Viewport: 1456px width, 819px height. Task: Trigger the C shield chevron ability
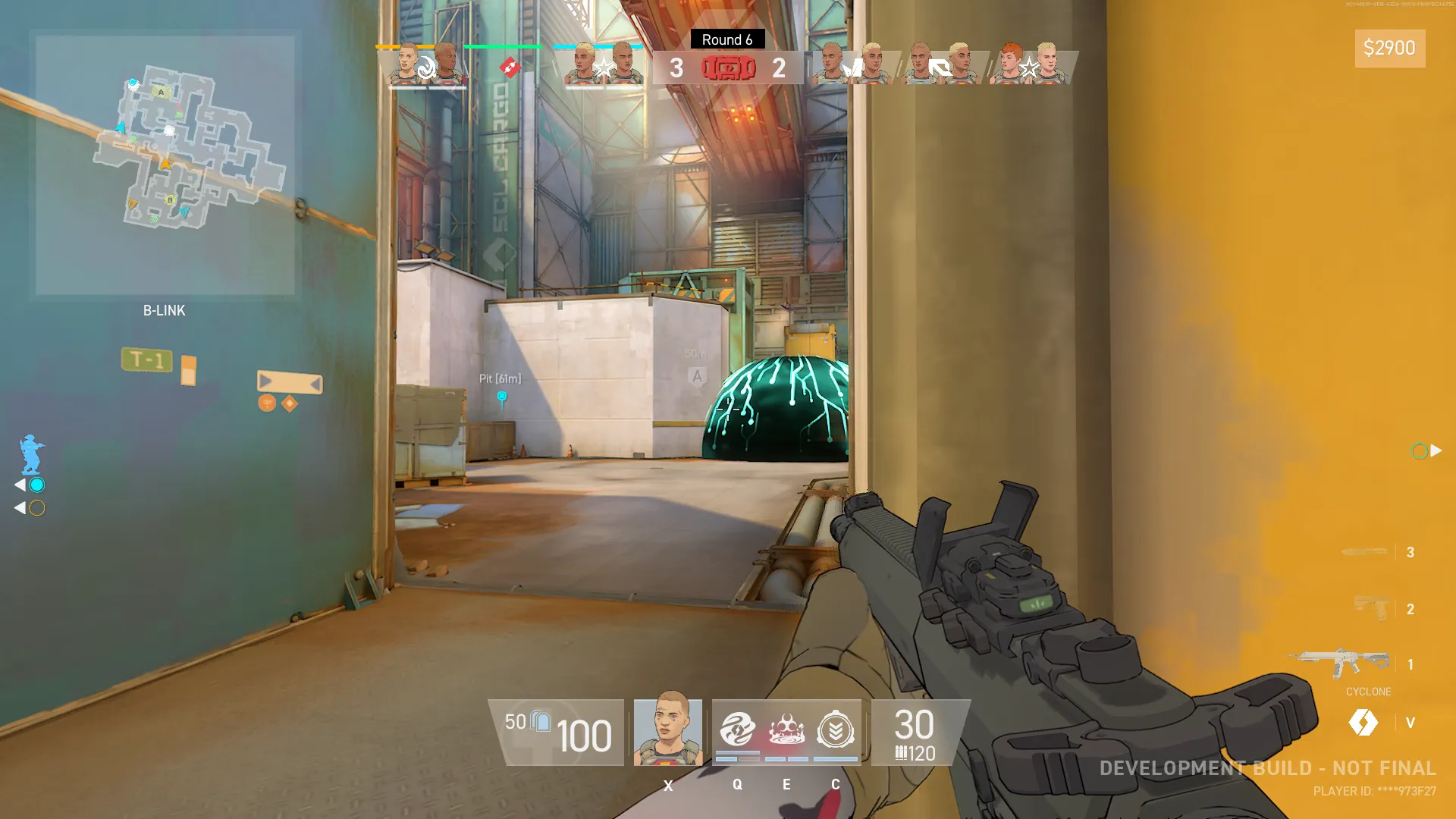click(836, 730)
